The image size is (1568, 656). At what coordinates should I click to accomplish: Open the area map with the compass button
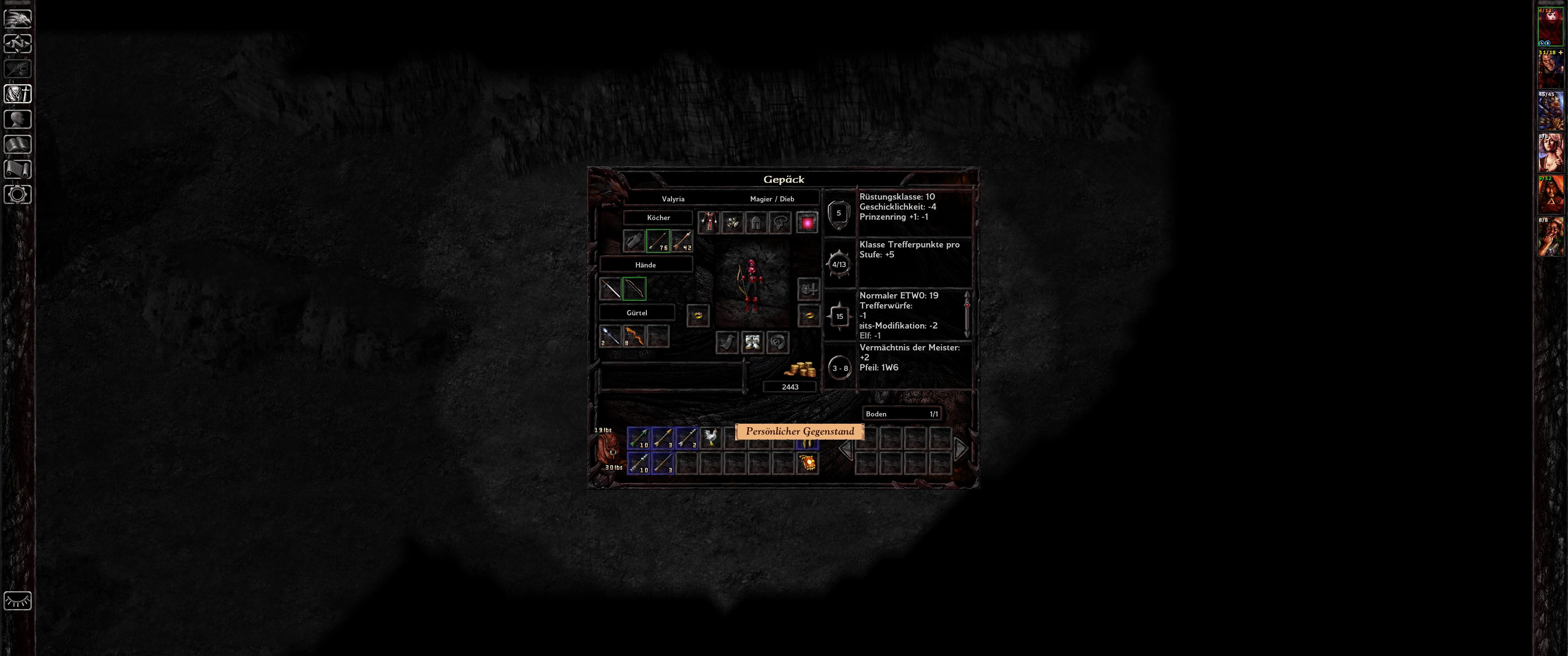click(x=18, y=44)
